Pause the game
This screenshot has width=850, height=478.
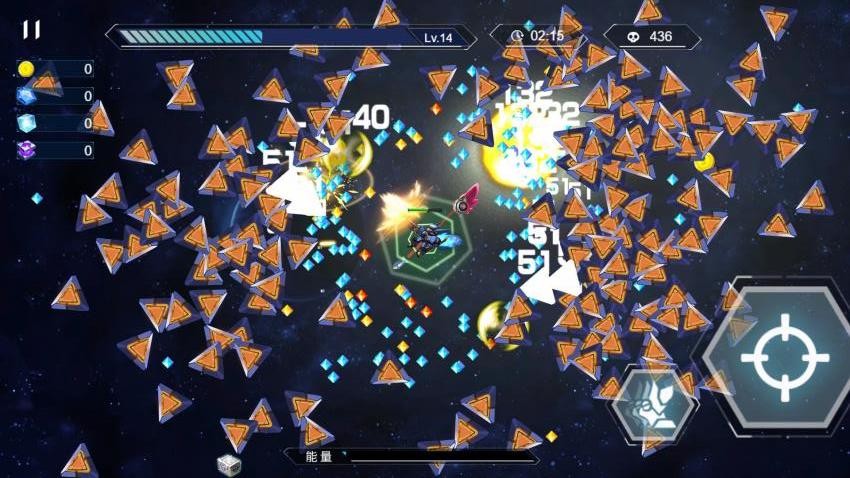[32, 30]
